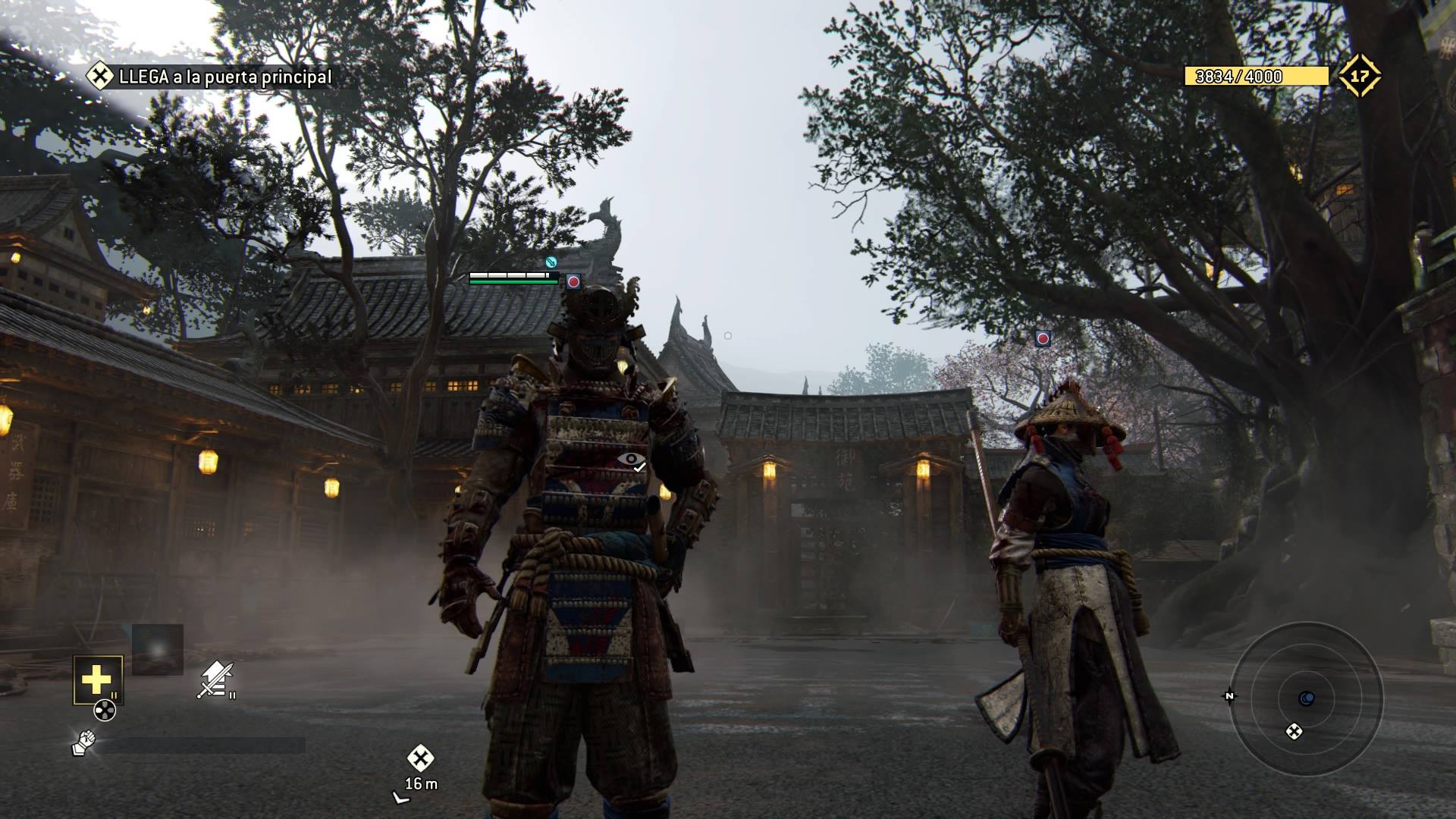Click the north indicator on the minimap

pos(1229,696)
